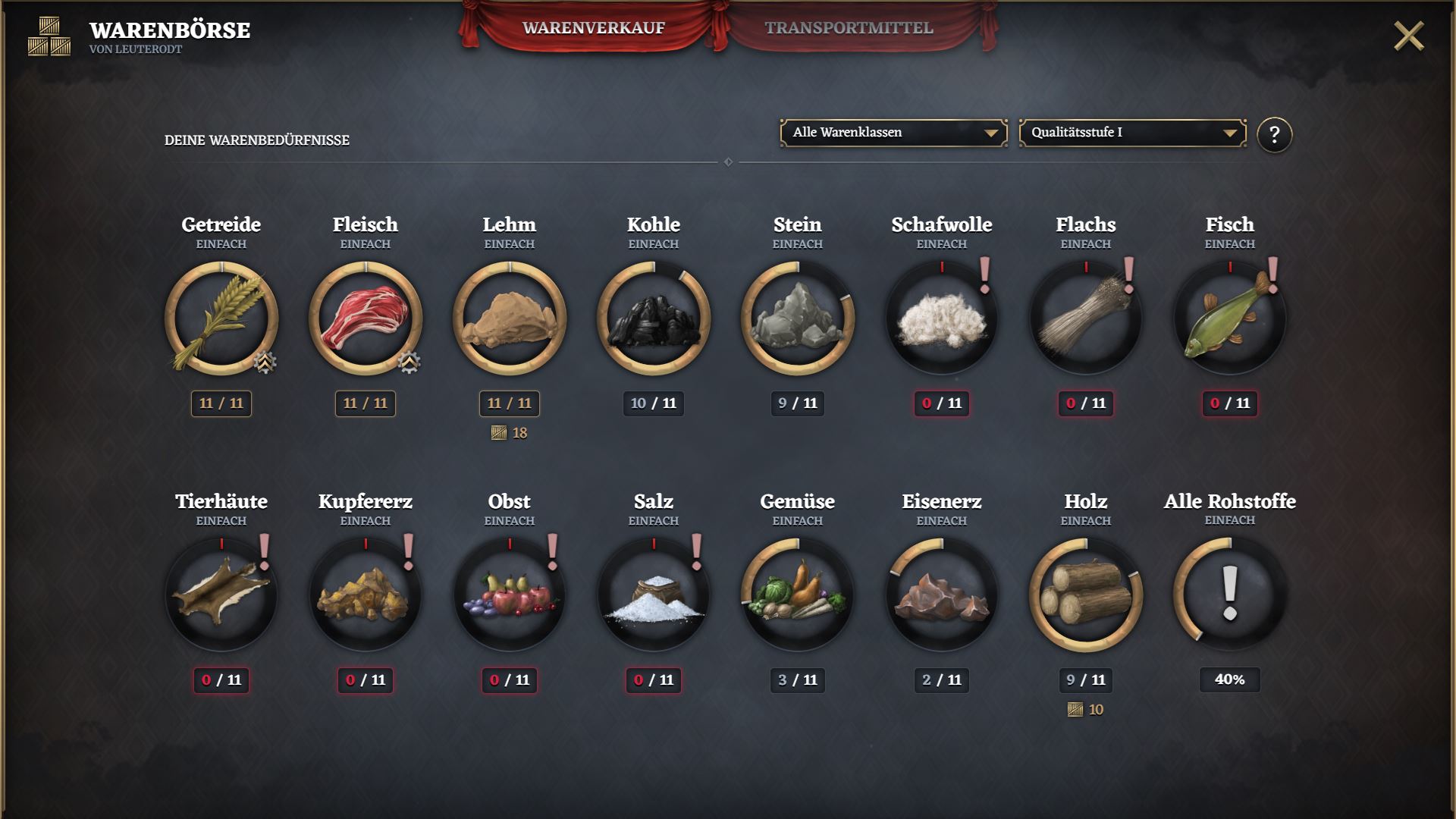Select the Getreide wheat icon
Viewport: 1456px width, 819px height.
click(x=221, y=318)
